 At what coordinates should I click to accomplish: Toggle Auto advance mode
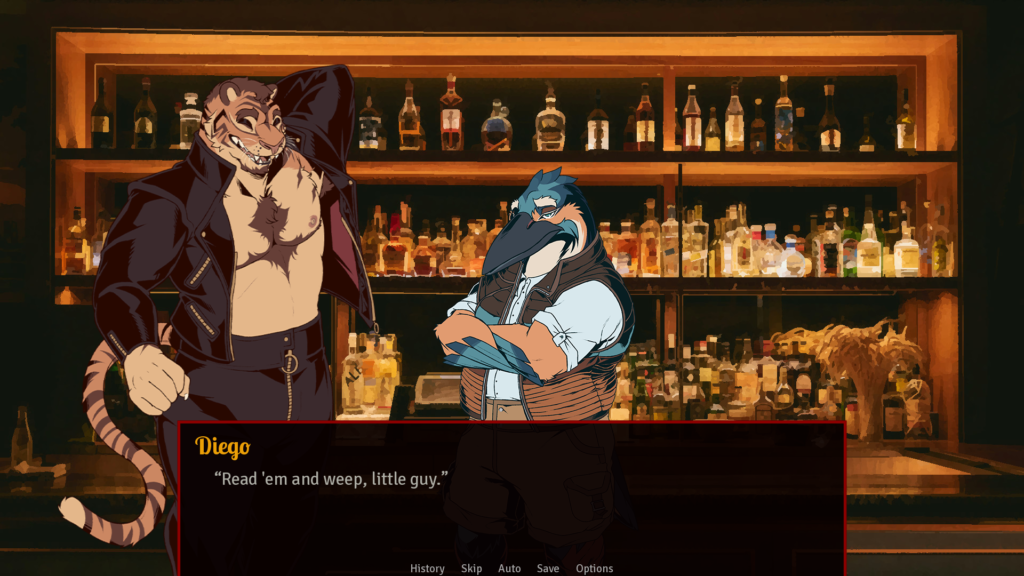[x=509, y=568]
